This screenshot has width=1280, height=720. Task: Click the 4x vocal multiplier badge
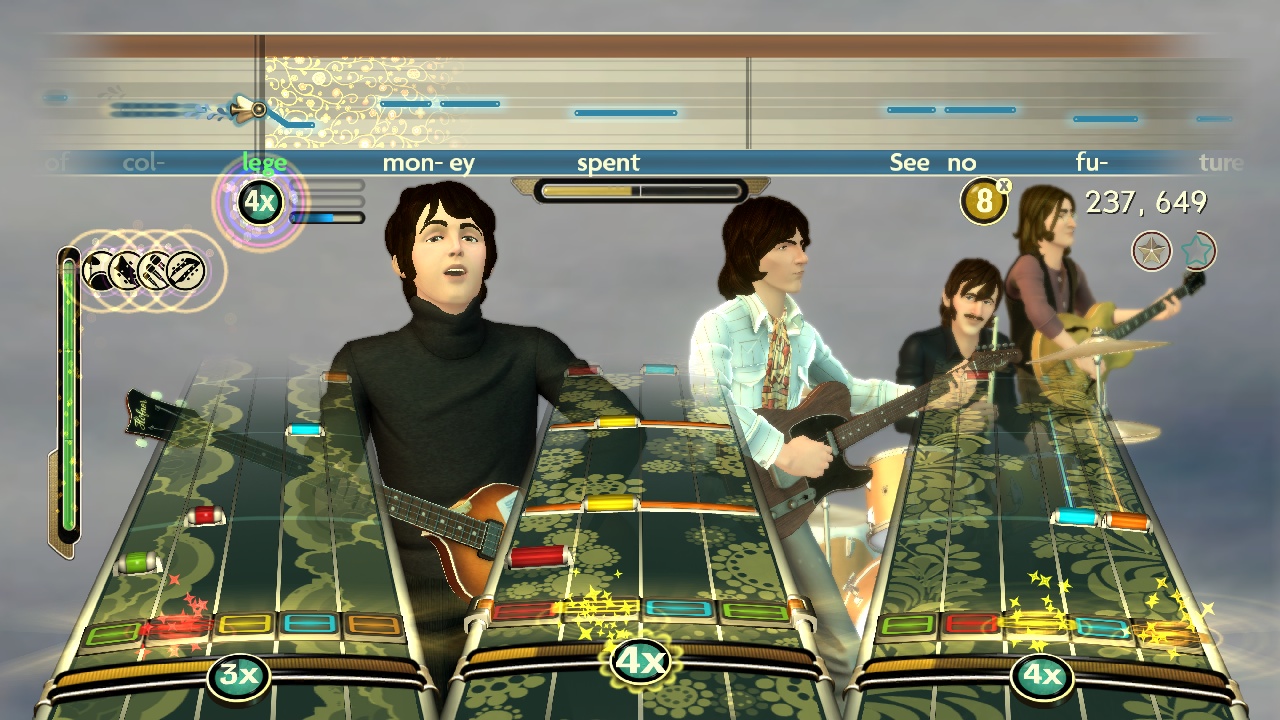tap(258, 200)
